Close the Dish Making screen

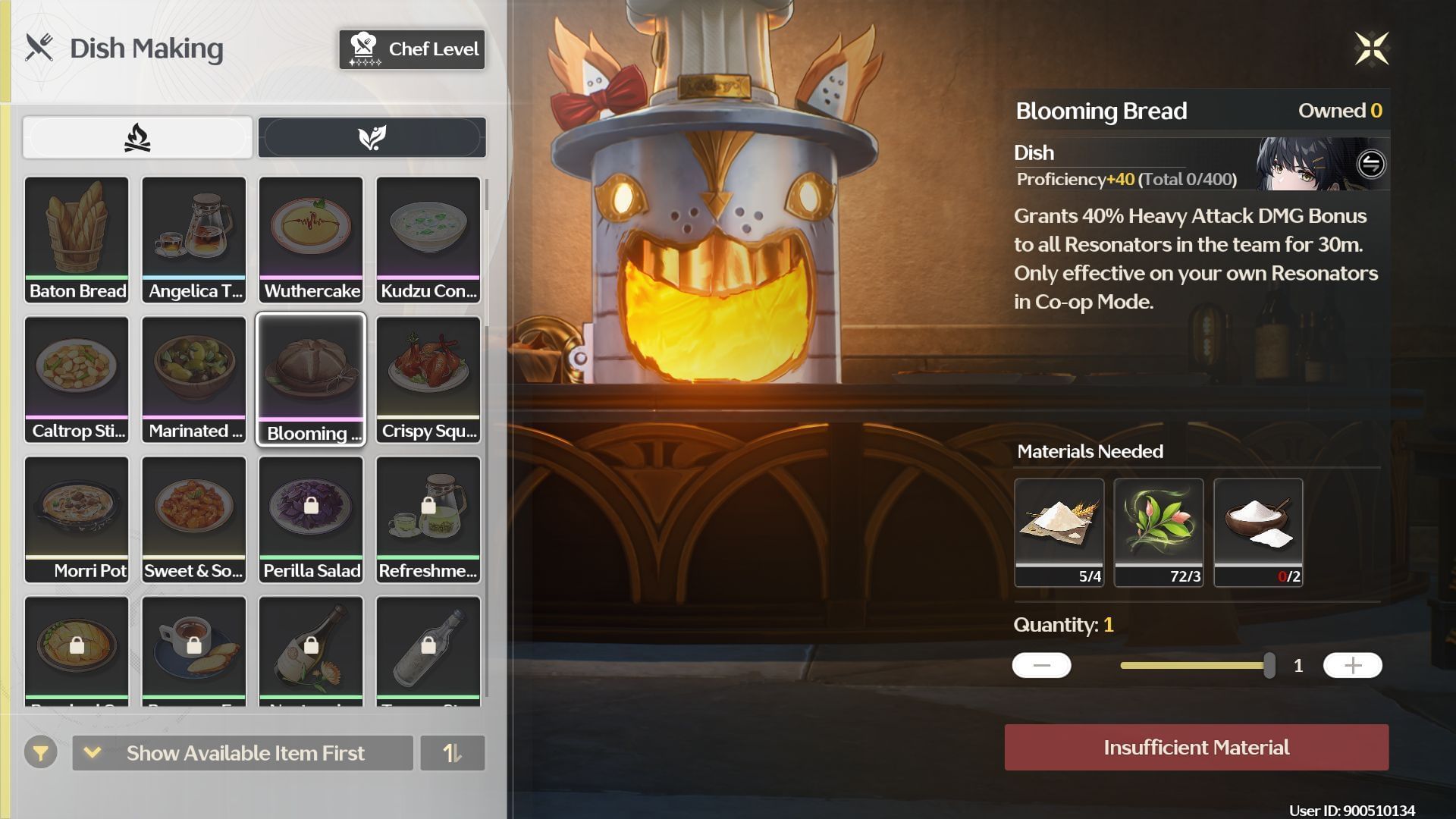[1372, 49]
